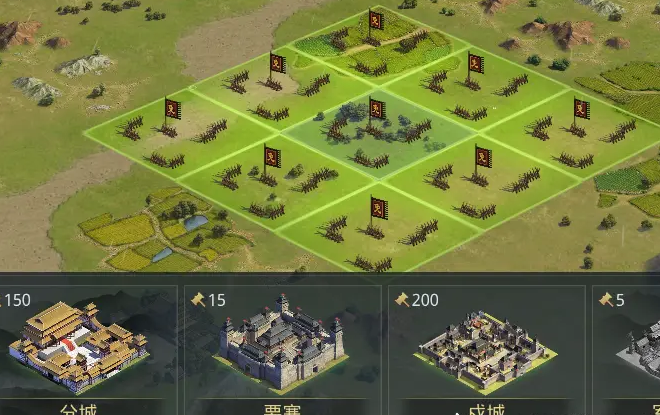
Task: Choose the 要塞 fortress building card
Action: (282, 346)
